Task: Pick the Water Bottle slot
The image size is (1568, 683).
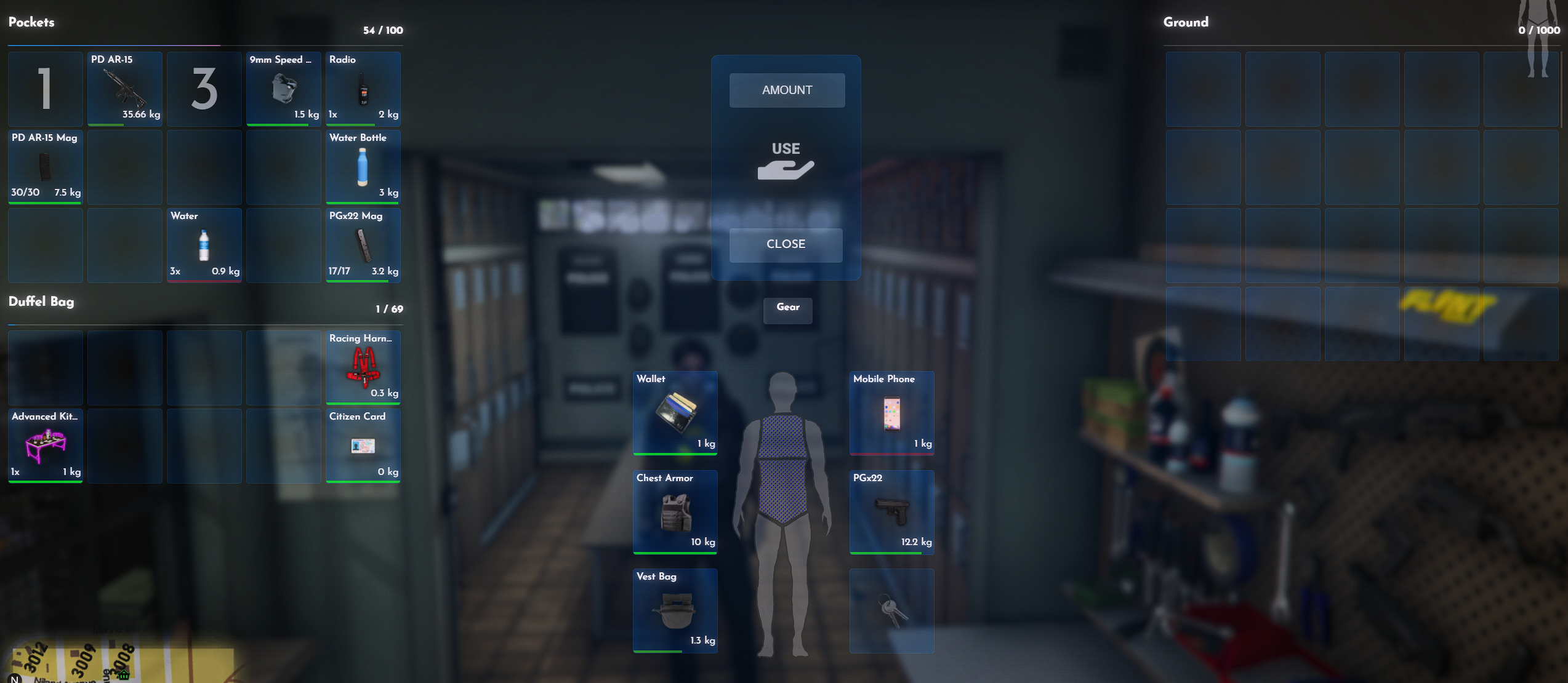Action: coord(363,167)
